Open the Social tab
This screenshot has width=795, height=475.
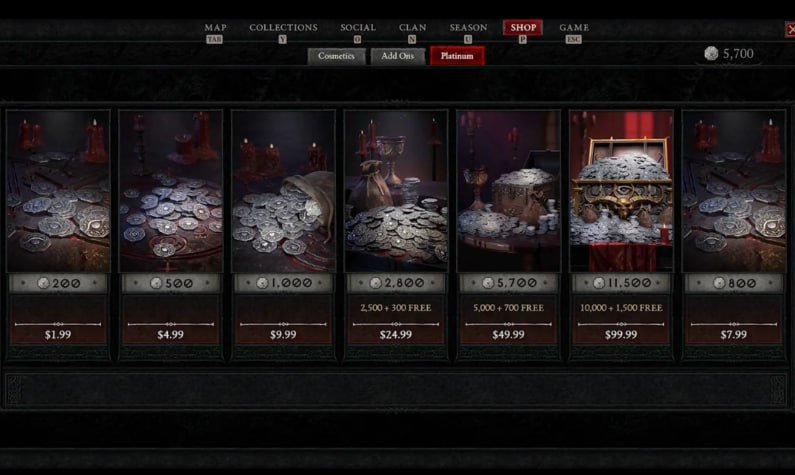click(x=357, y=28)
